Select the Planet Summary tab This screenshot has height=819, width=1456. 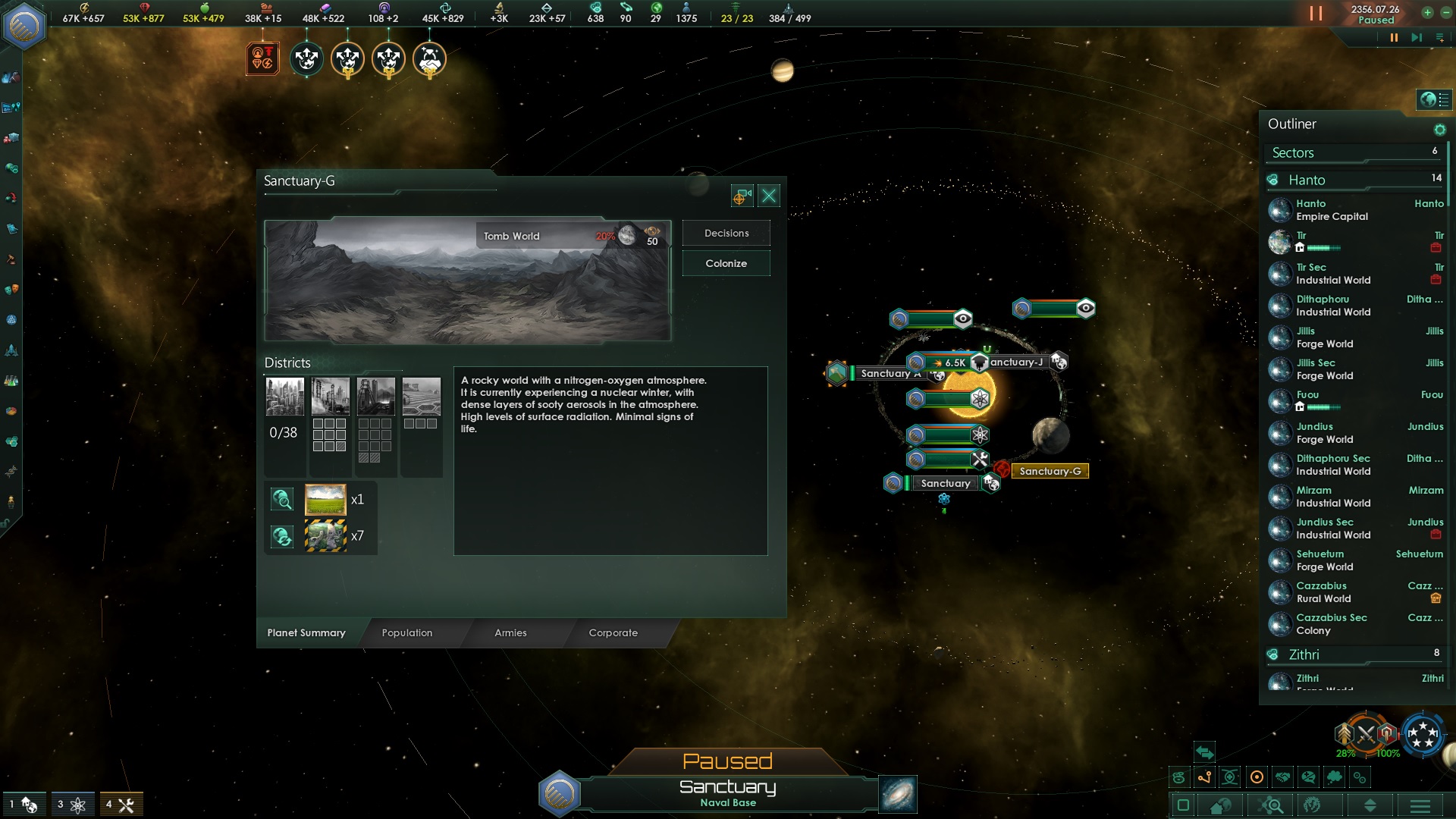point(306,633)
